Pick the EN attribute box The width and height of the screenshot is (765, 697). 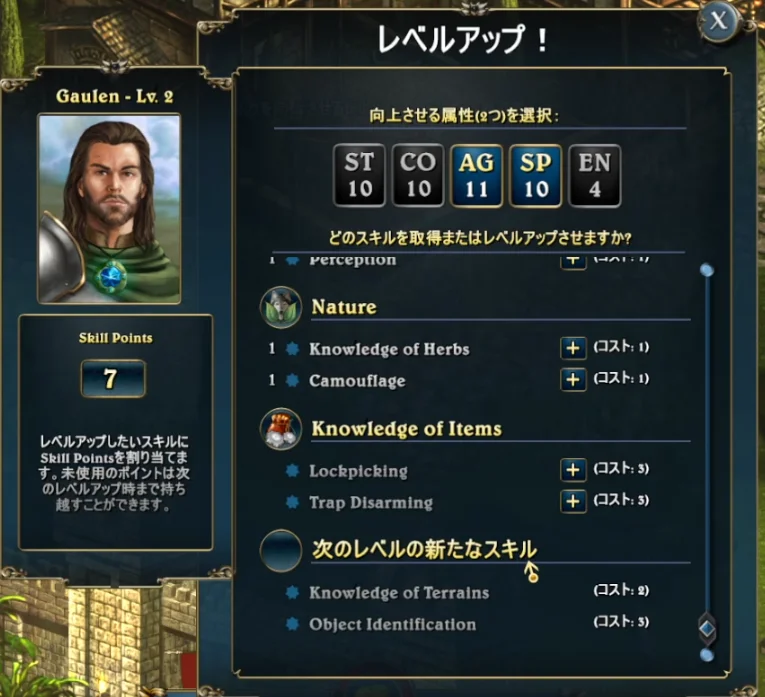point(595,175)
